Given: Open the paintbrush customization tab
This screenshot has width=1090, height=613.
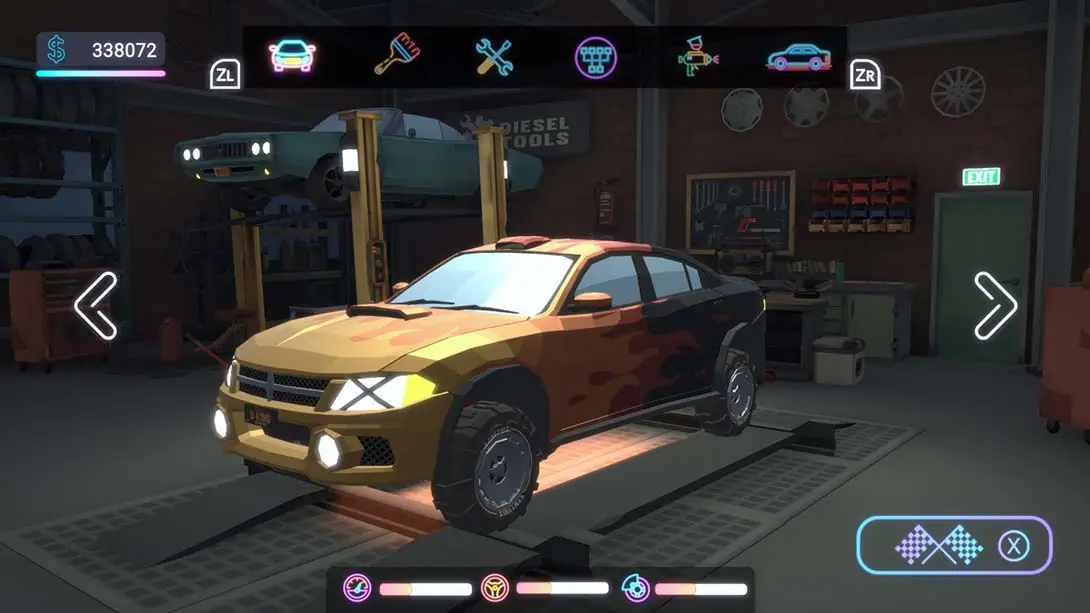Looking at the screenshot, I should click(396, 56).
